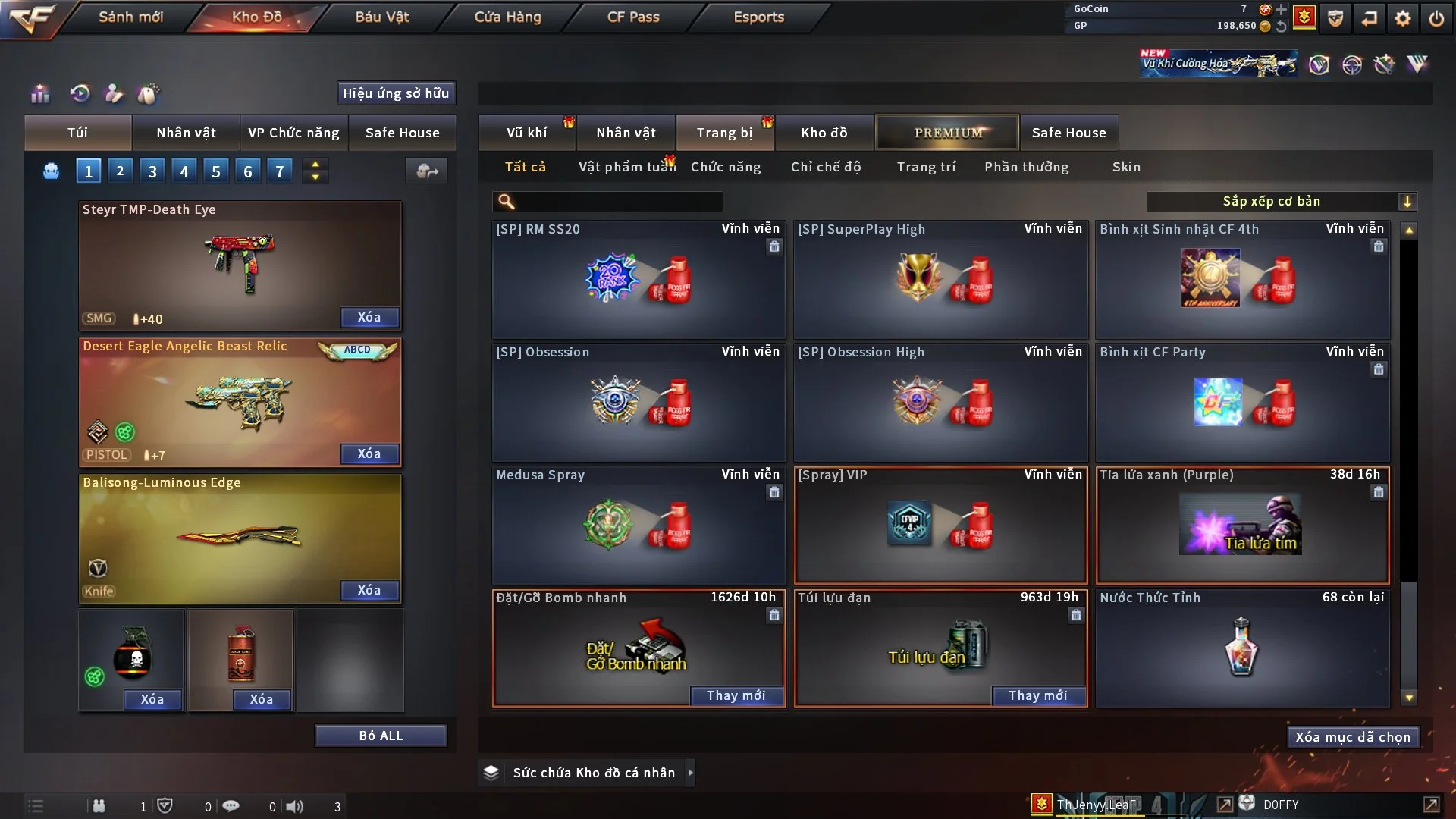
Task: Remove the Steyr TMP-Death Eye with Xóa
Action: point(369,317)
